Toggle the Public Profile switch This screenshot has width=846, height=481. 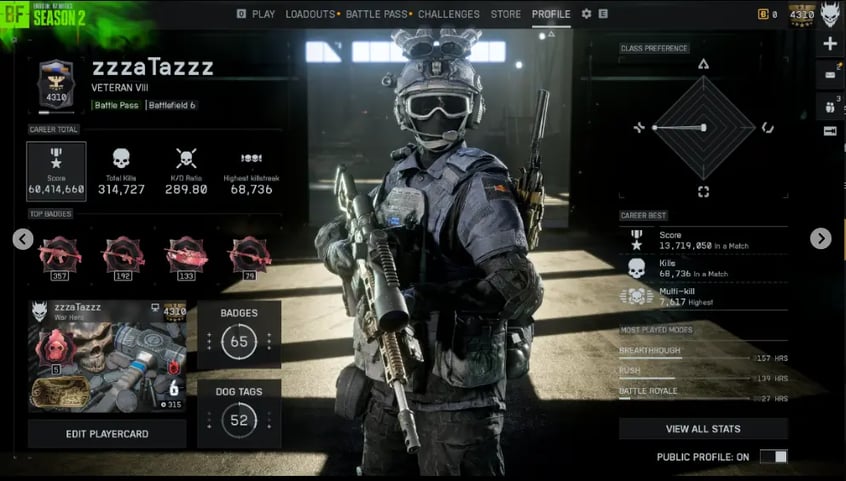click(x=774, y=457)
